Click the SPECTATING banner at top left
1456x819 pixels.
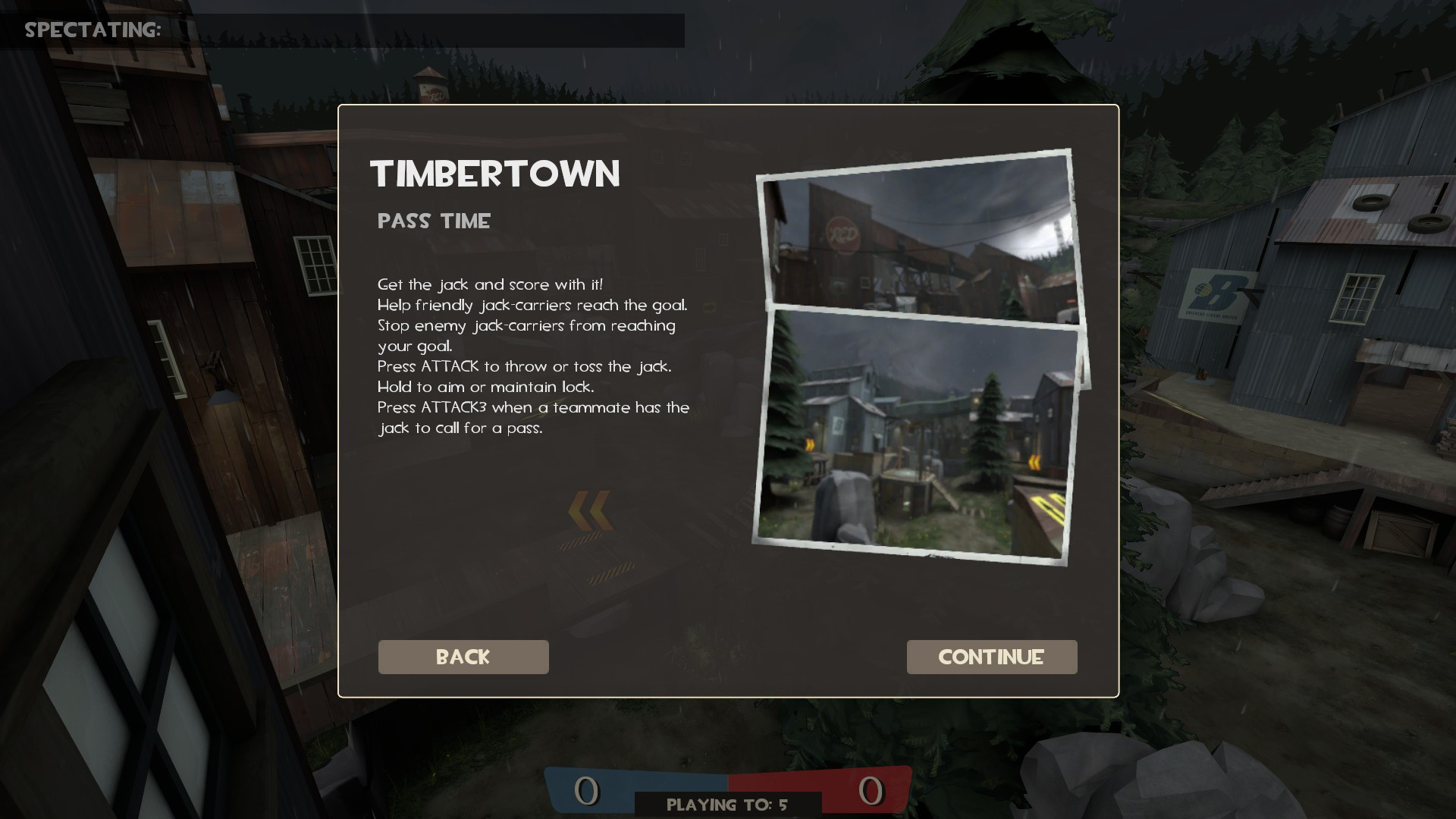[x=93, y=31]
